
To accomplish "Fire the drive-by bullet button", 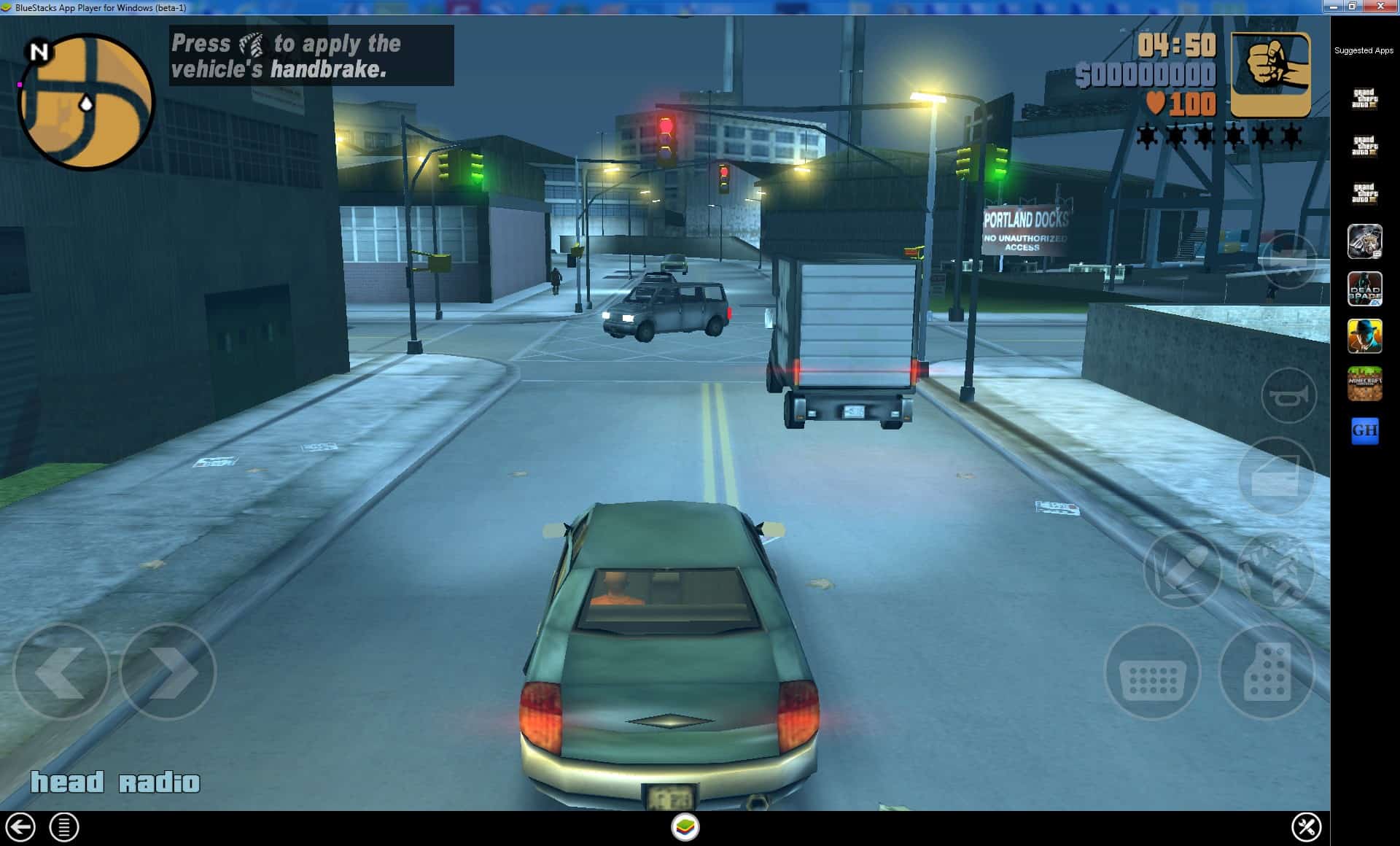I will click(x=1182, y=570).
